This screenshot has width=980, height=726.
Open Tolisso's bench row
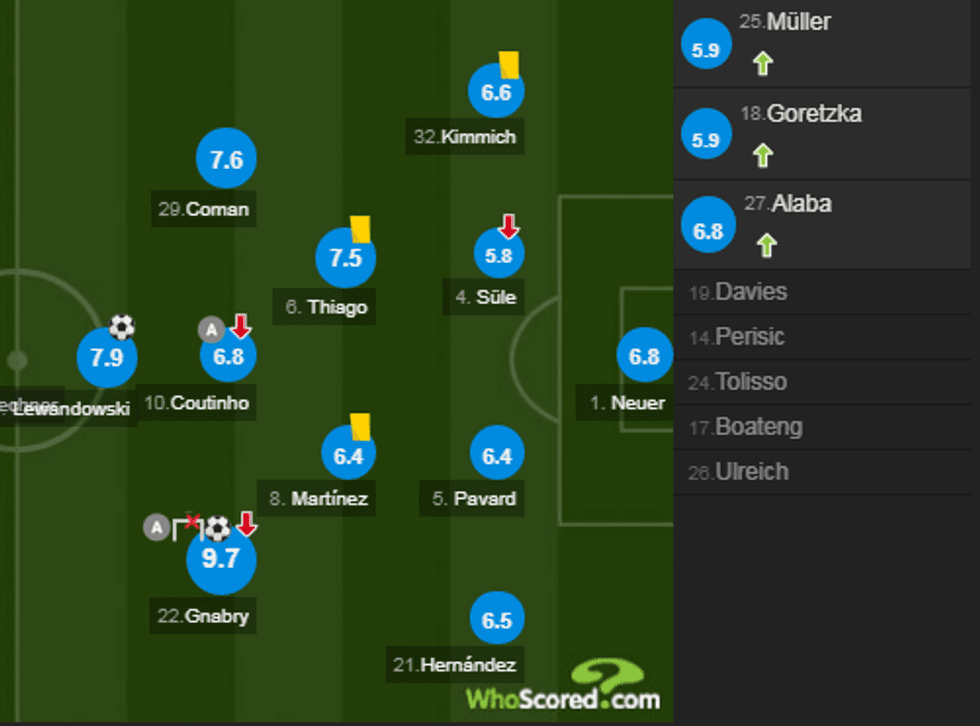[826, 382]
